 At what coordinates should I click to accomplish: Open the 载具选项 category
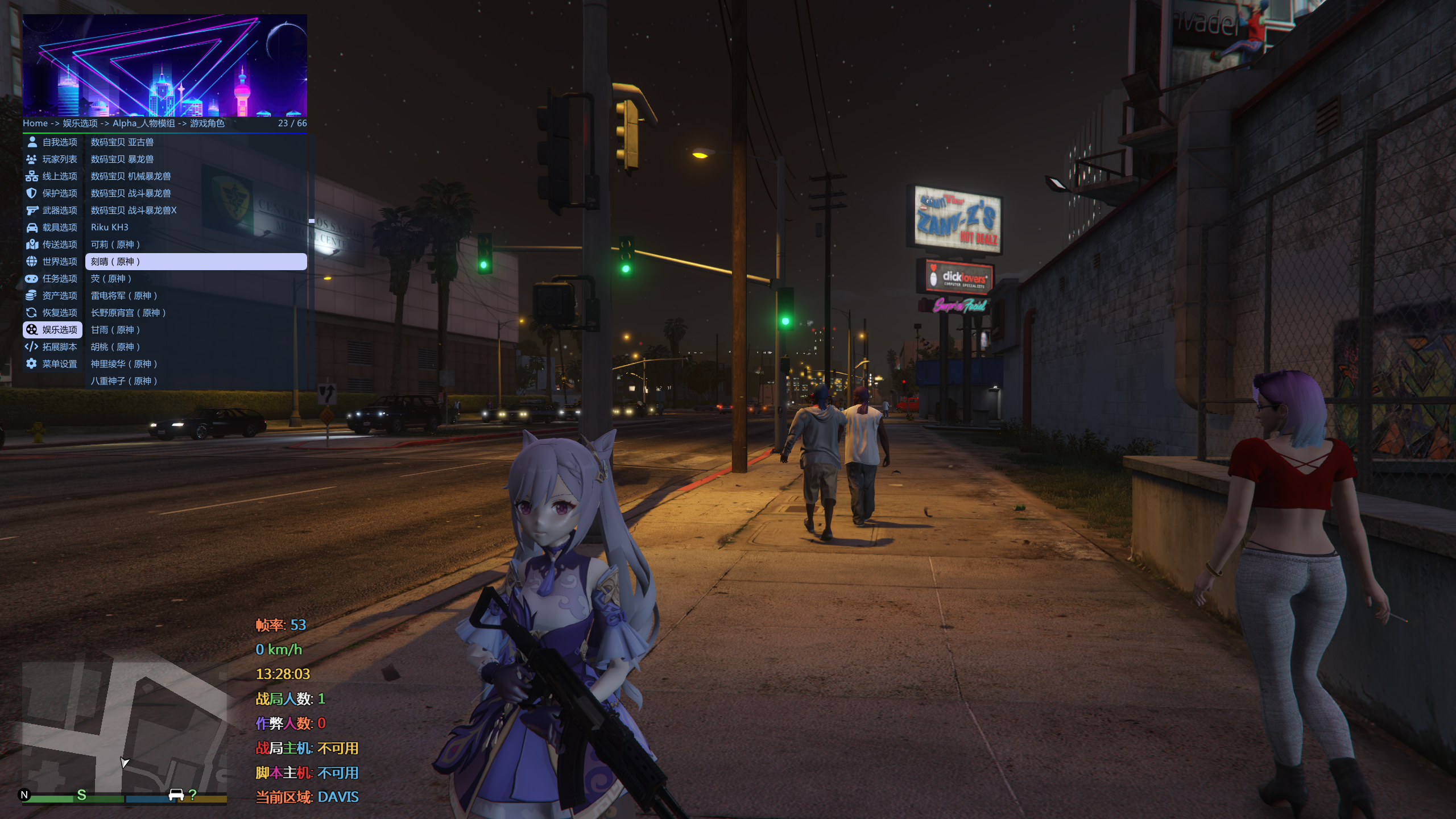pyautogui.click(x=52, y=227)
